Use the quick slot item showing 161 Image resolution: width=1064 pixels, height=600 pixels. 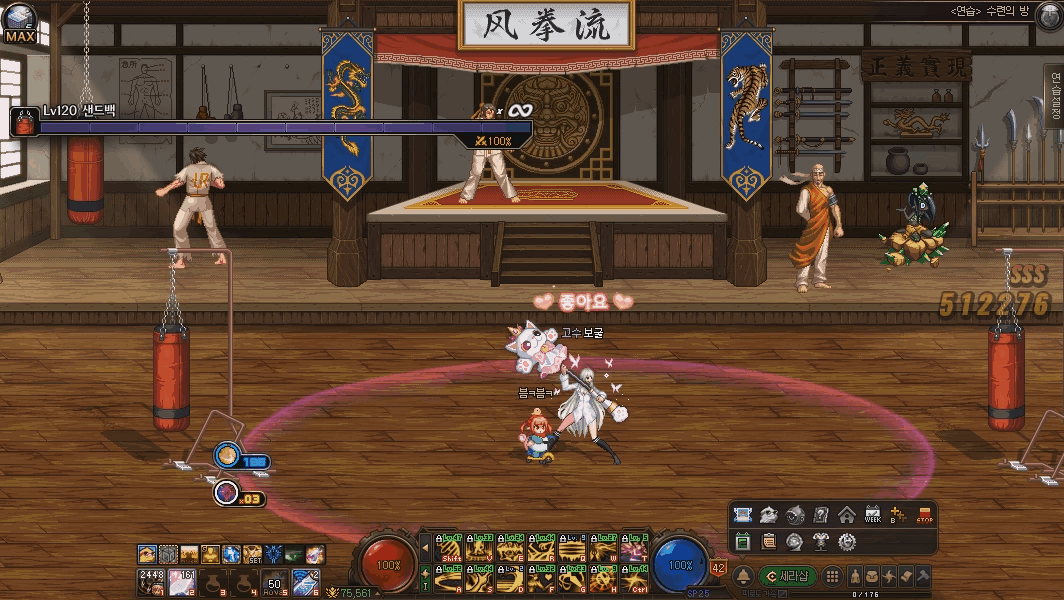[x=180, y=581]
